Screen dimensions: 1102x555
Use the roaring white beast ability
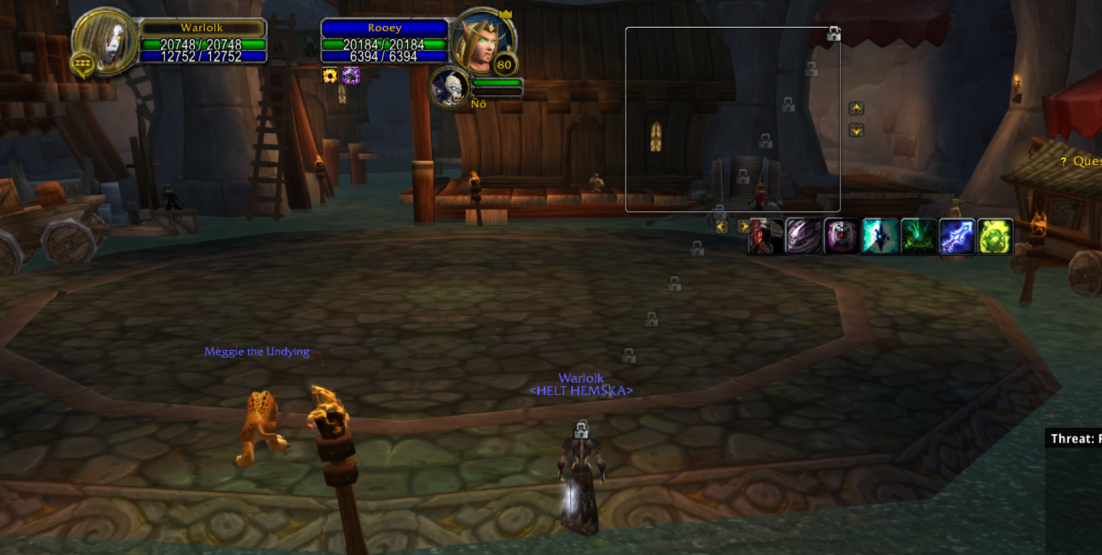click(842, 237)
